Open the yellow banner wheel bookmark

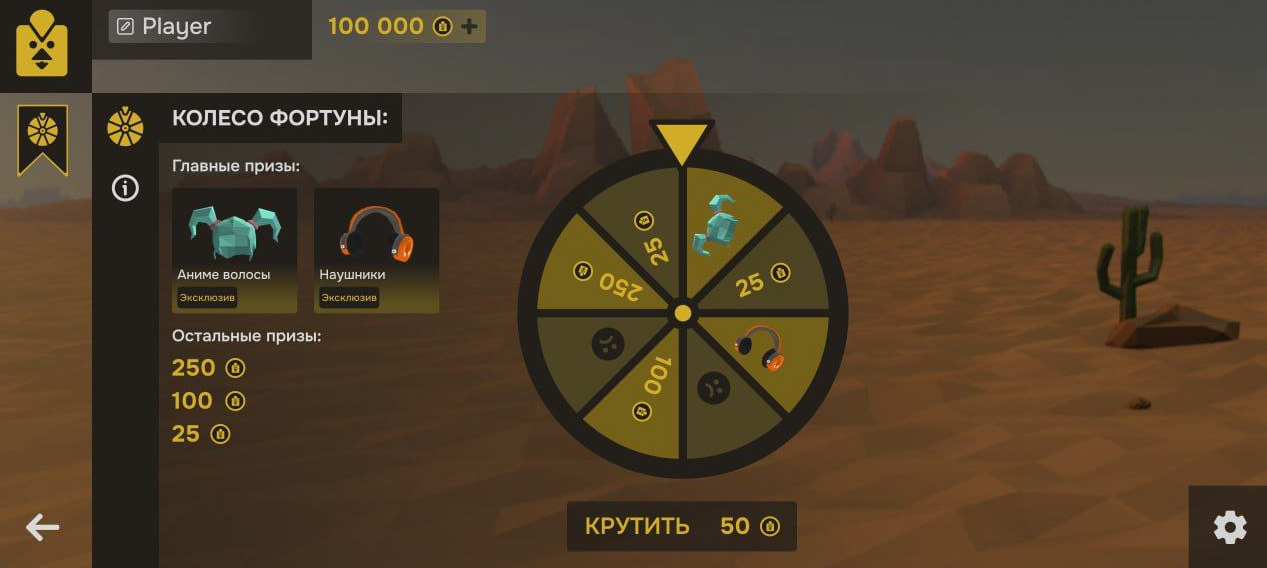tap(43, 138)
